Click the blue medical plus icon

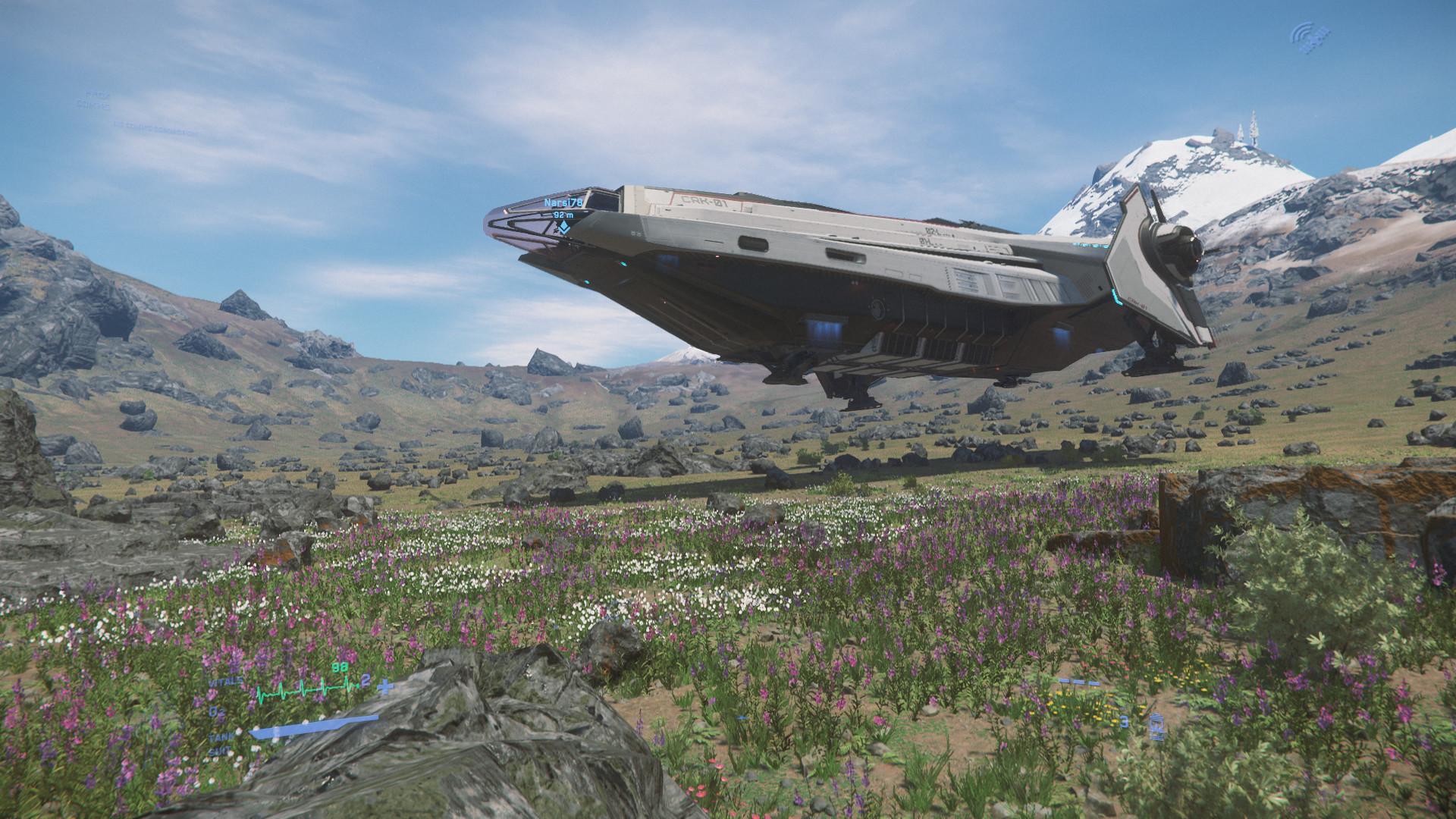point(386,687)
